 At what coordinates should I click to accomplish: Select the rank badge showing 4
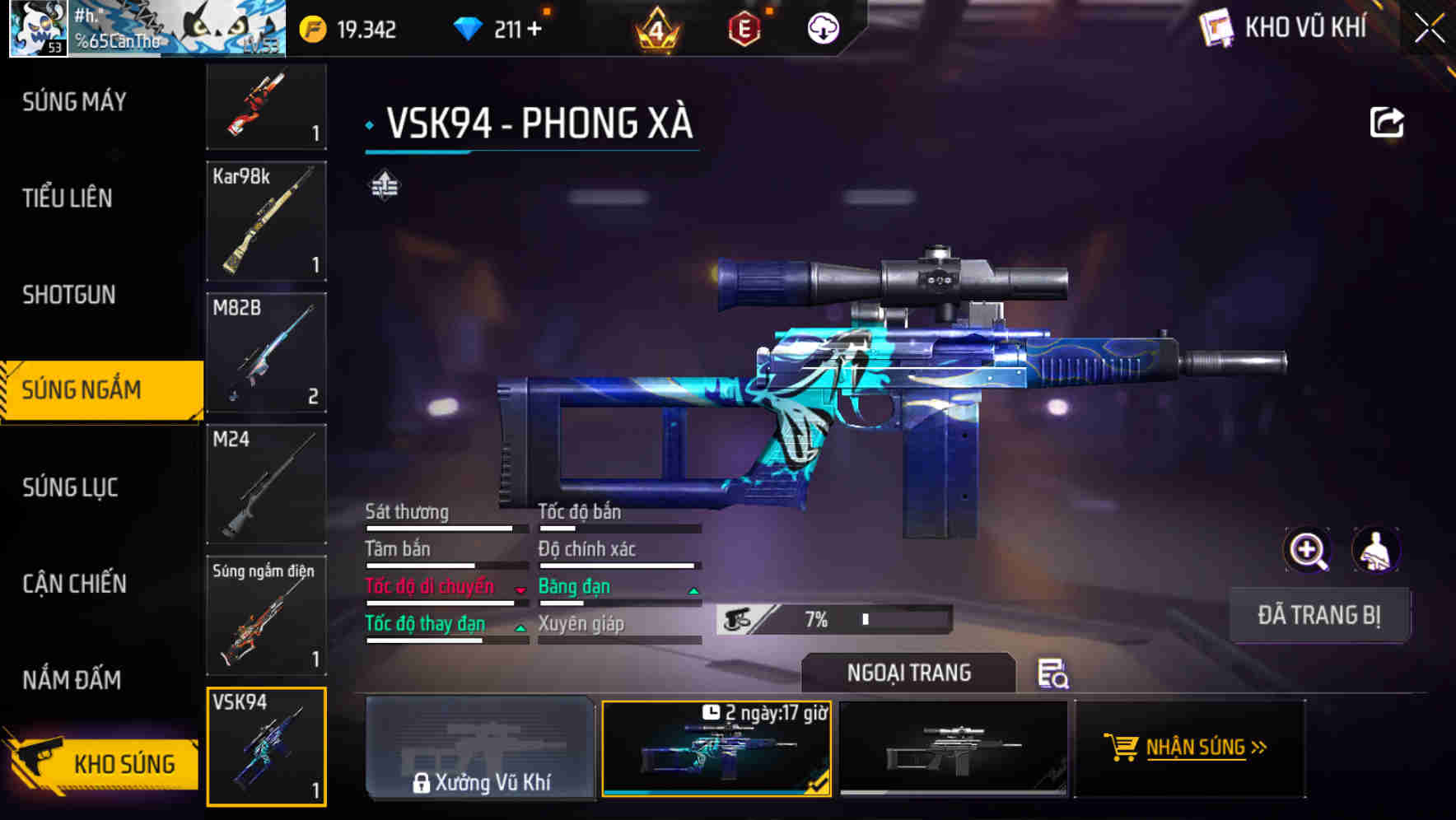point(656,29)
